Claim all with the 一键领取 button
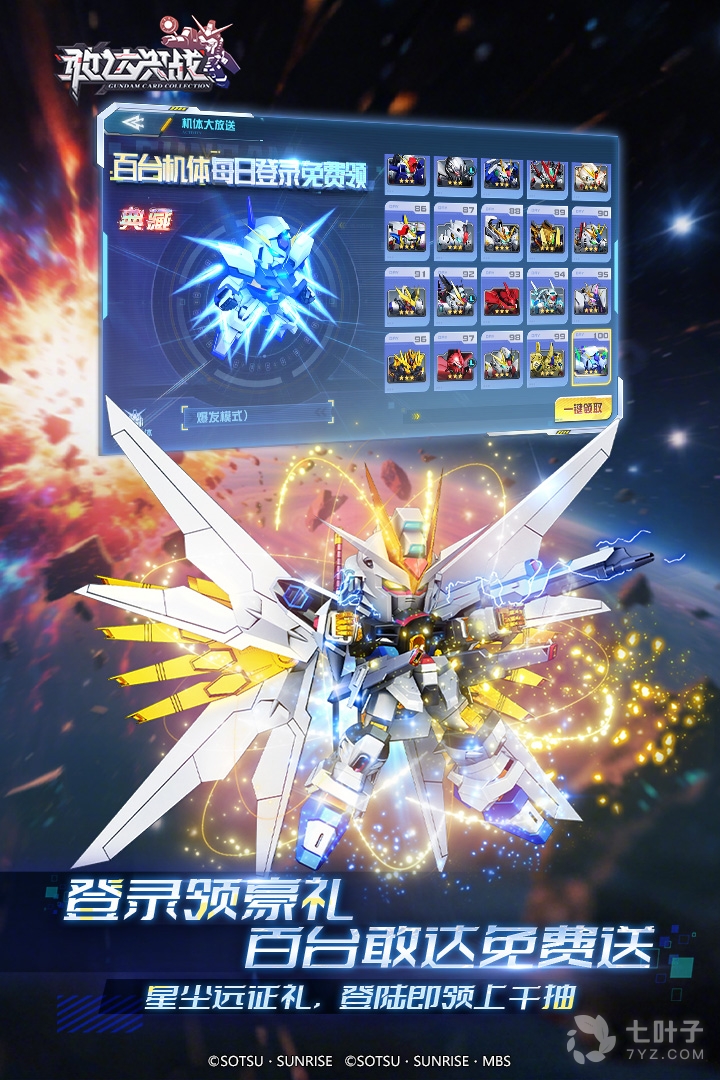This screenshot has height=1080, width=720. click(x=582, y=409)
